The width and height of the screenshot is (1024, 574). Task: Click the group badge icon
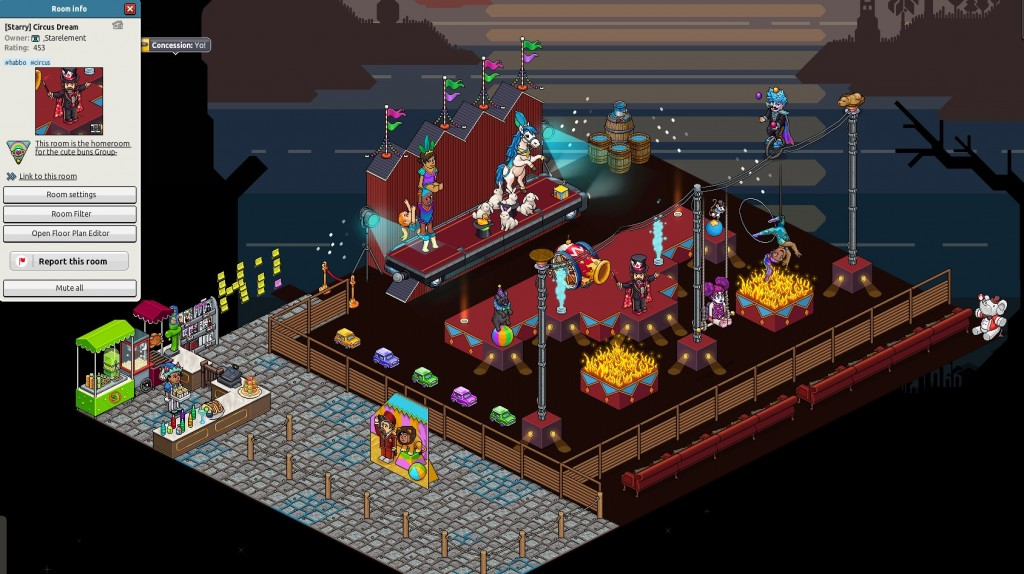point(19,150)
